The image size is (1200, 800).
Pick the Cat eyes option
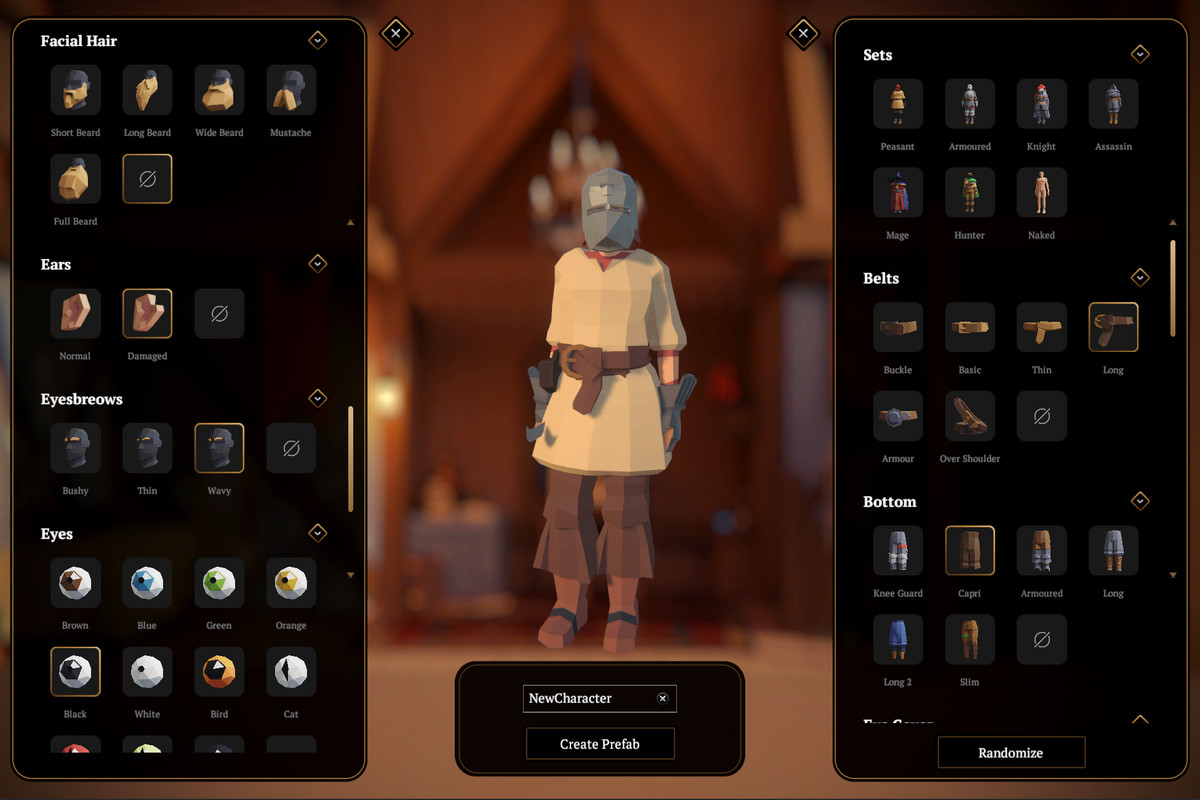point(291,672)
